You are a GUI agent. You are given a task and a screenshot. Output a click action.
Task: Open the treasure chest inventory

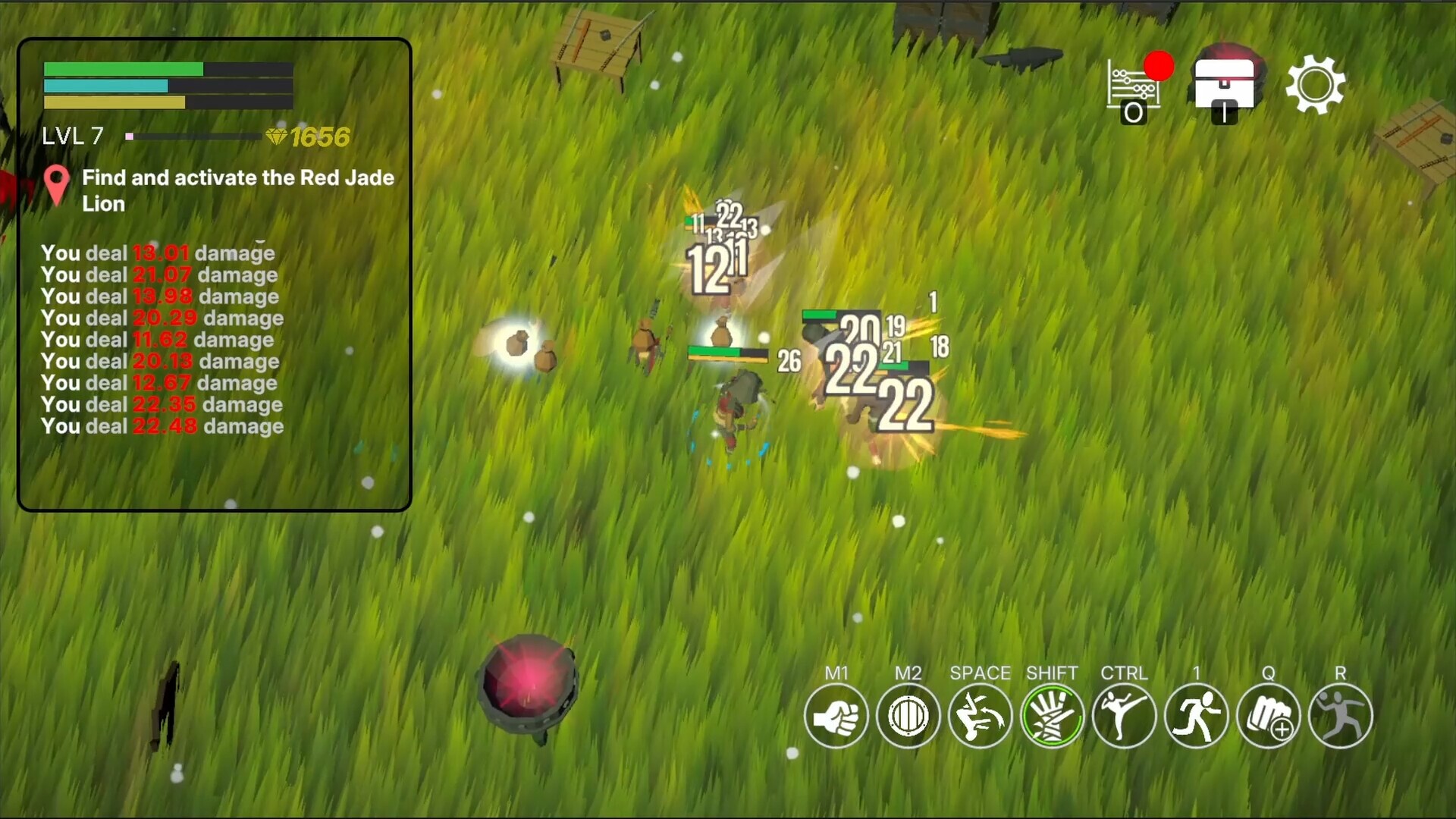pos(1224,85)
